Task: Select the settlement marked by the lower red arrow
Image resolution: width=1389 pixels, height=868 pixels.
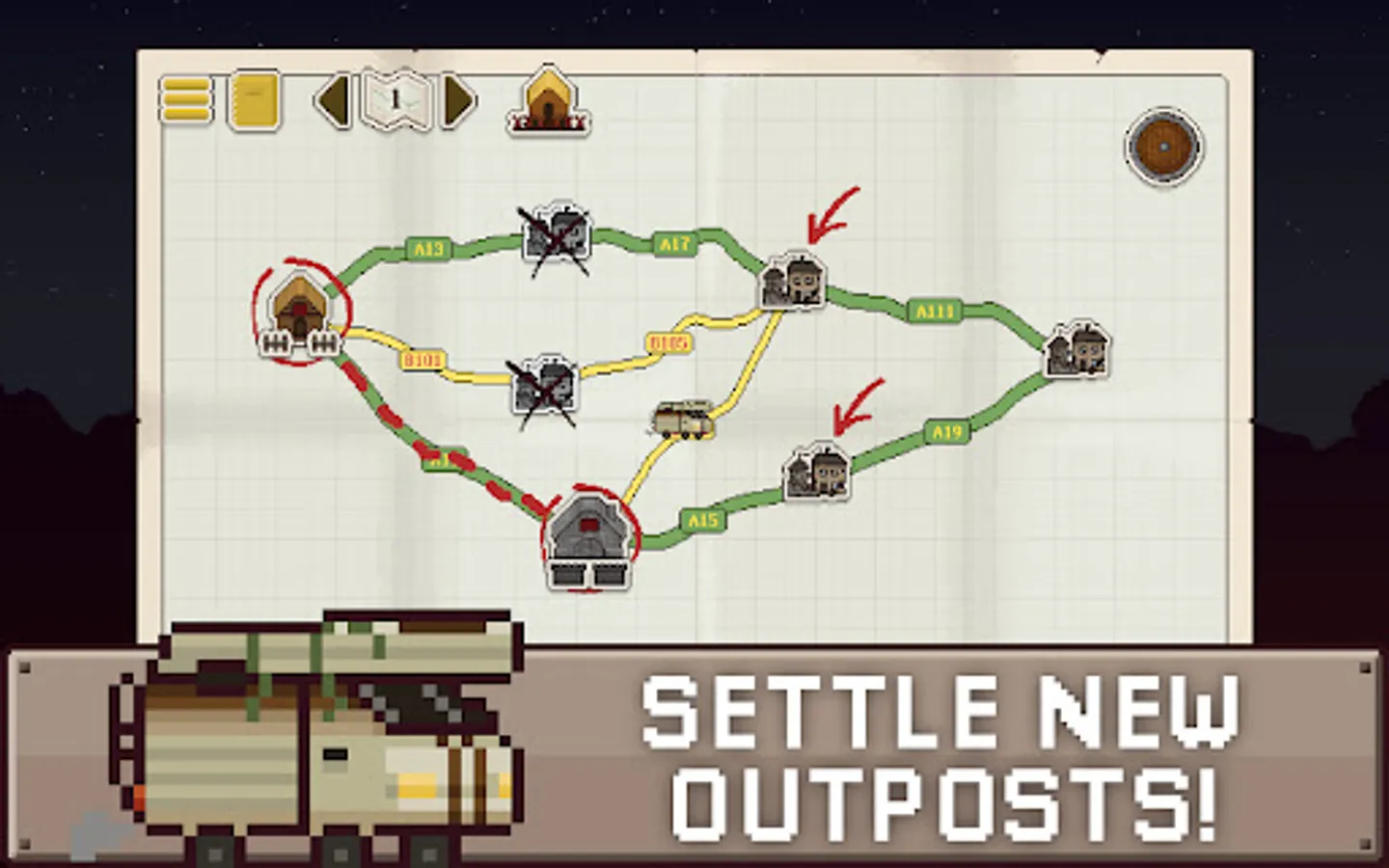Action: click(813, 470)
